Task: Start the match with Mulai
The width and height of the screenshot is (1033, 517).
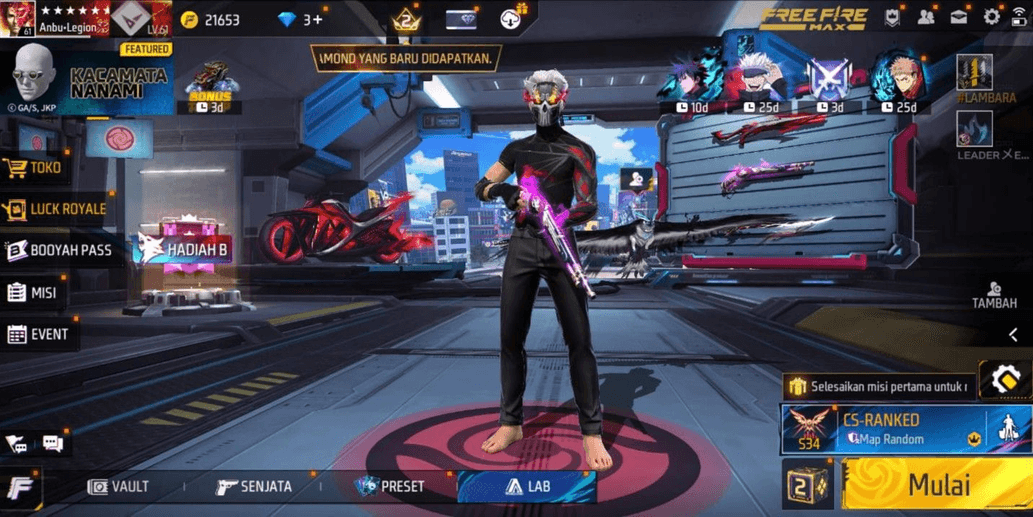Action: click(936, 485)
